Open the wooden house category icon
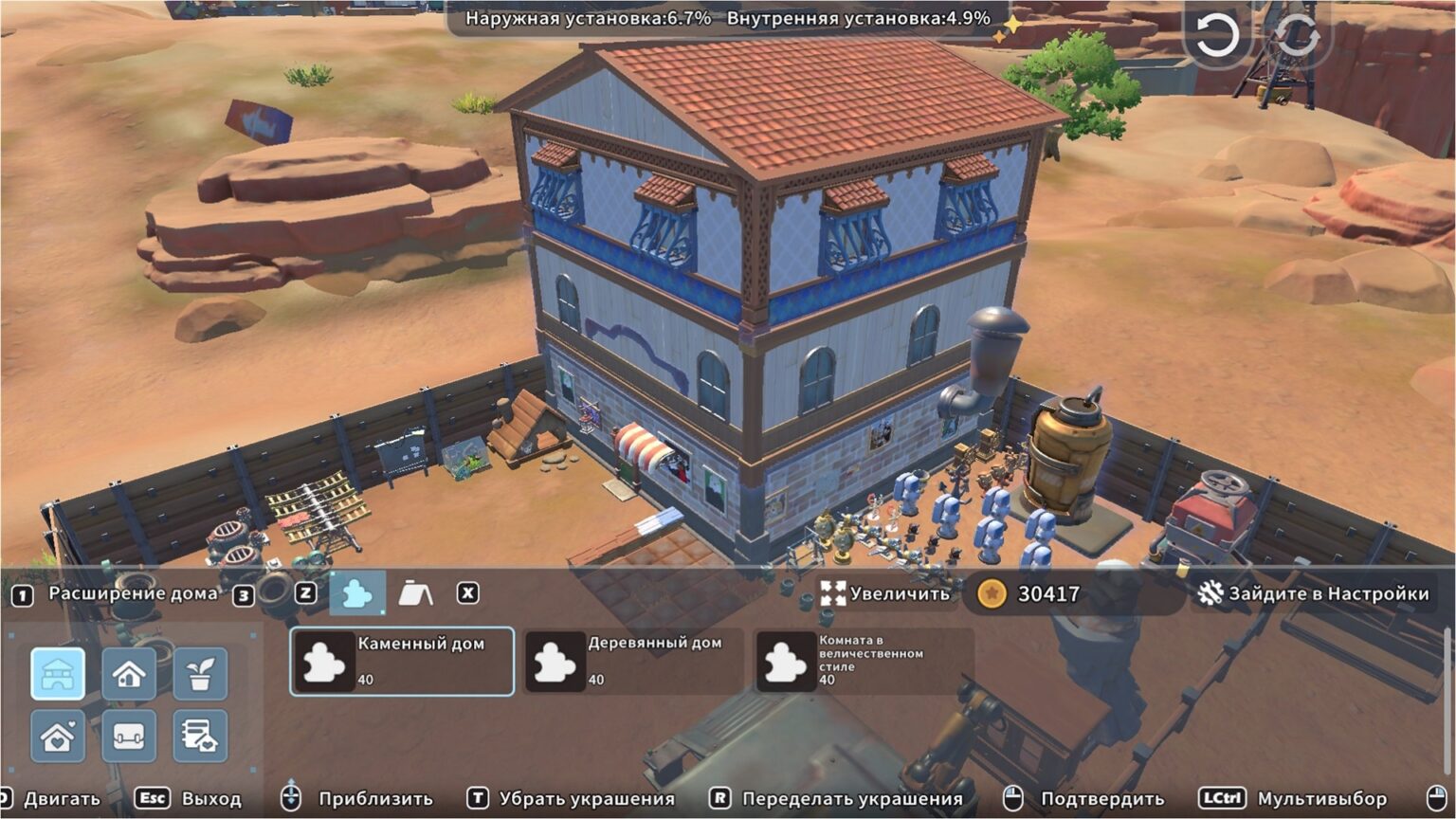Image resolution: width=1456 pixels, height=819 pixels. point(129,676)
